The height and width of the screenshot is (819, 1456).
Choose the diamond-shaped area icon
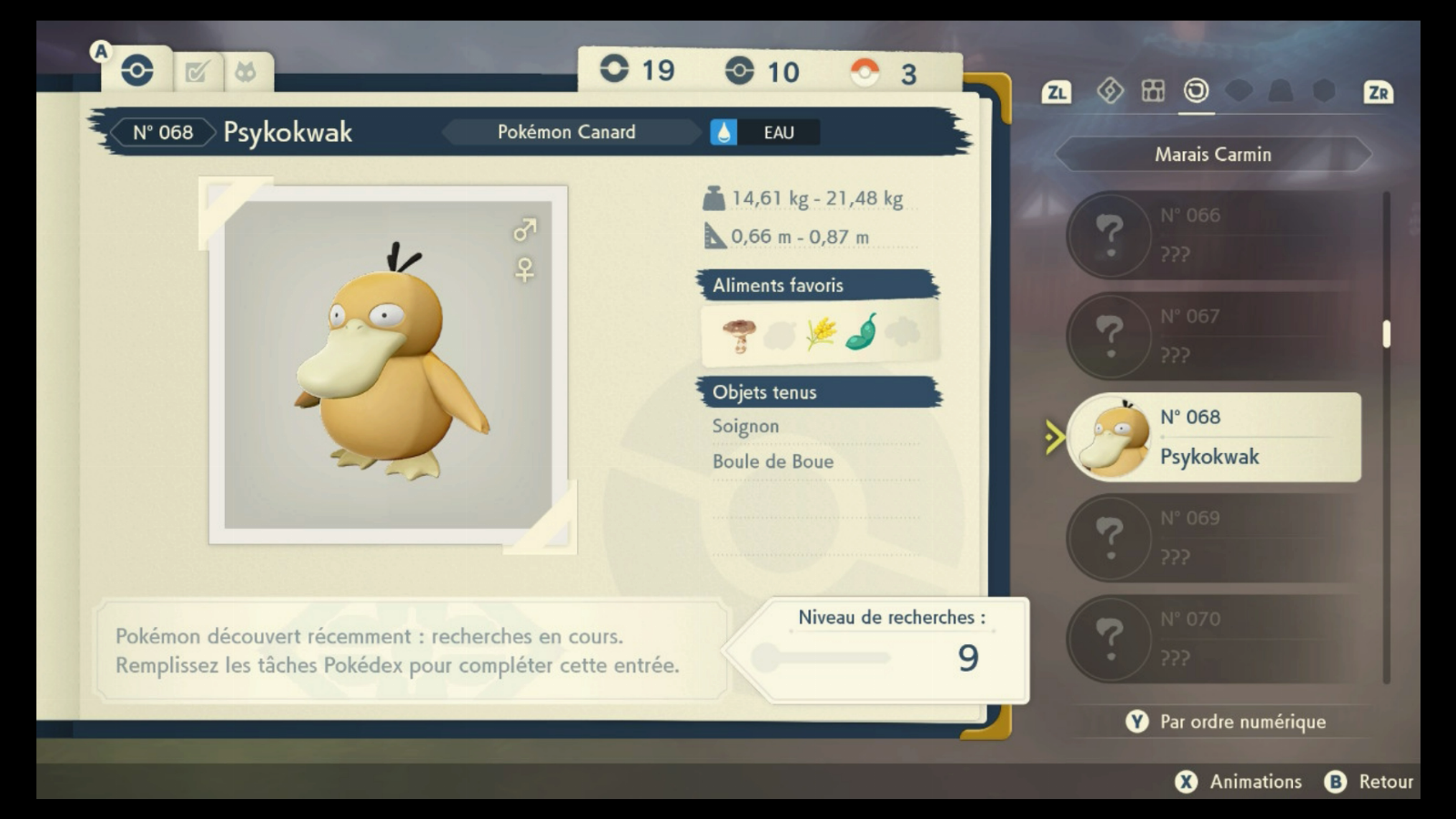(1109, 91)
